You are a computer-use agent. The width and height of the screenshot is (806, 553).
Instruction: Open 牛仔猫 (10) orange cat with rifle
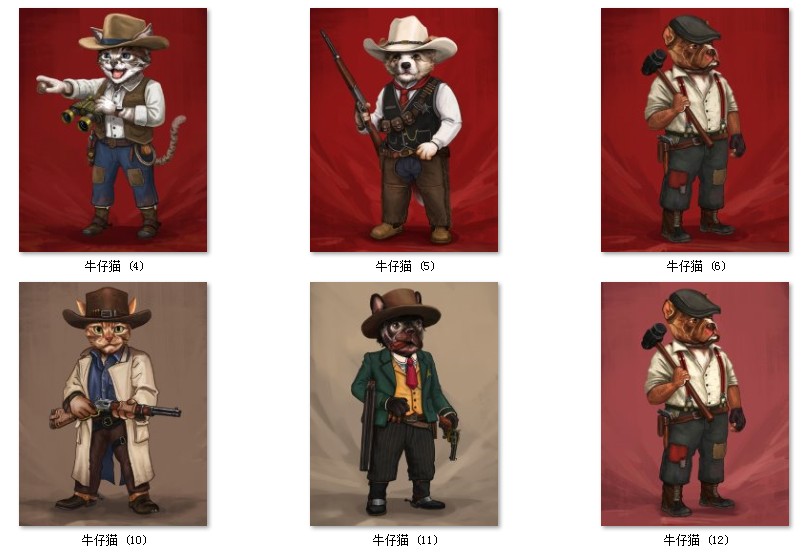pos(113,403)
